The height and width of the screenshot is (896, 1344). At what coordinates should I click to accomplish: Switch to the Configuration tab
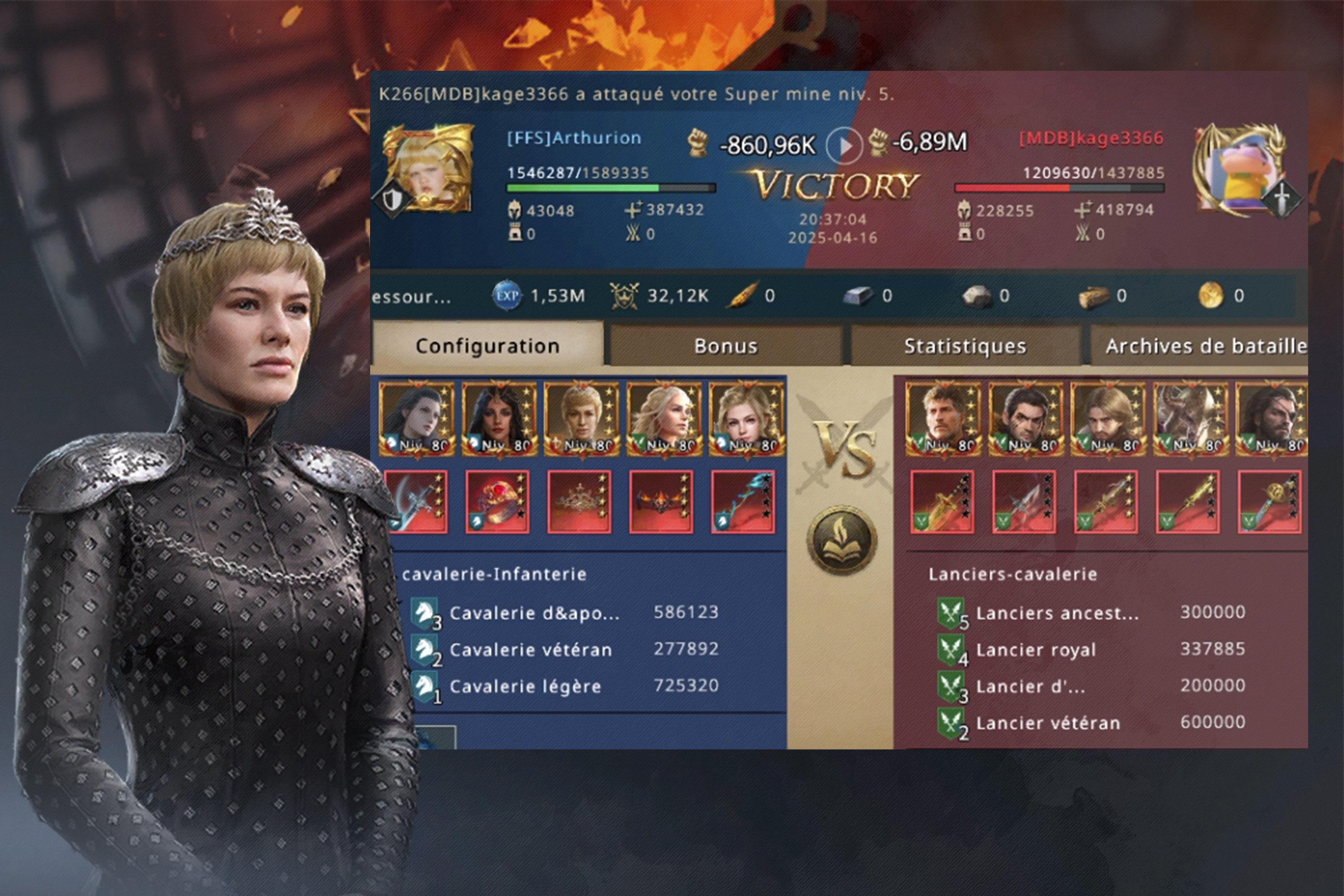pyautogui.click(x=487, y=346)
